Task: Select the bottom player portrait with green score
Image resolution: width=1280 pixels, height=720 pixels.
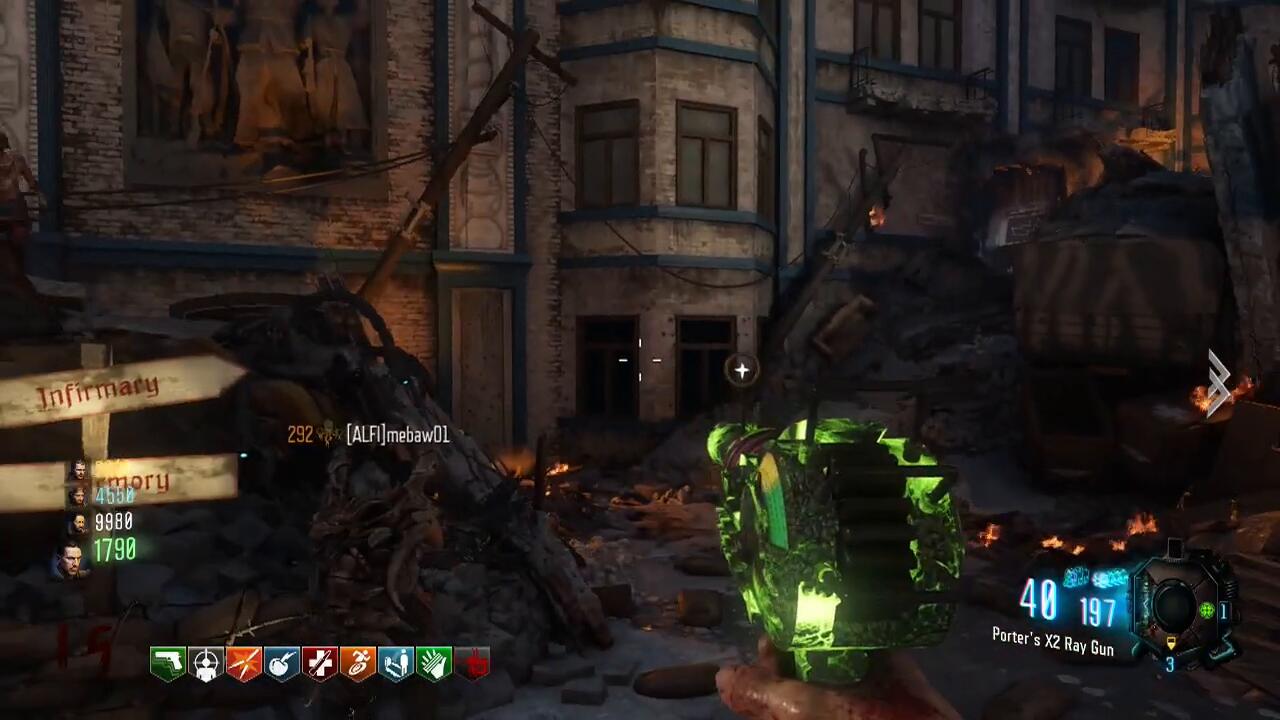Action: pyautogui.click(x=70, y=557)
